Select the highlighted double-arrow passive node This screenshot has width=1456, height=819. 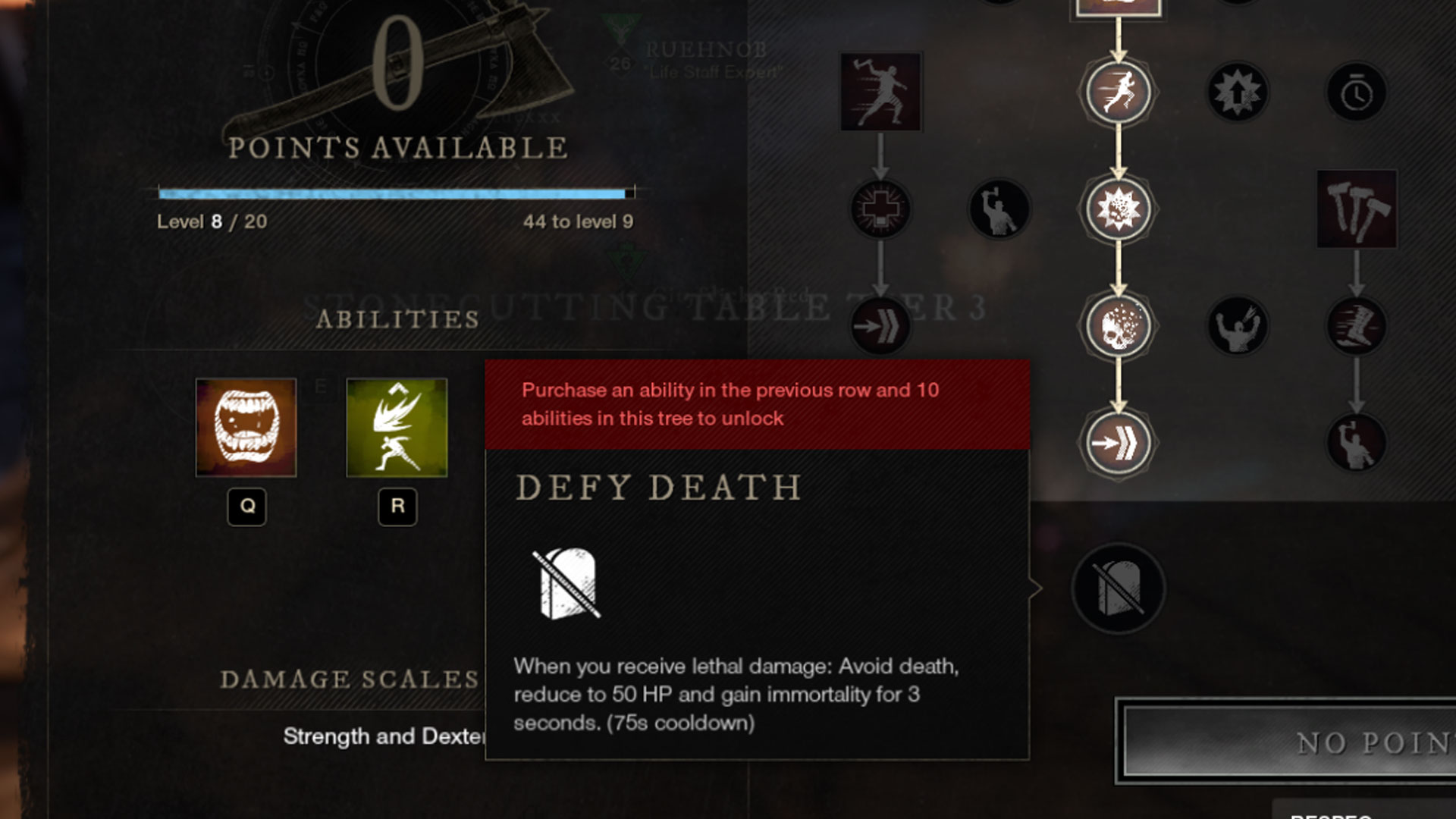point(1118,443)
